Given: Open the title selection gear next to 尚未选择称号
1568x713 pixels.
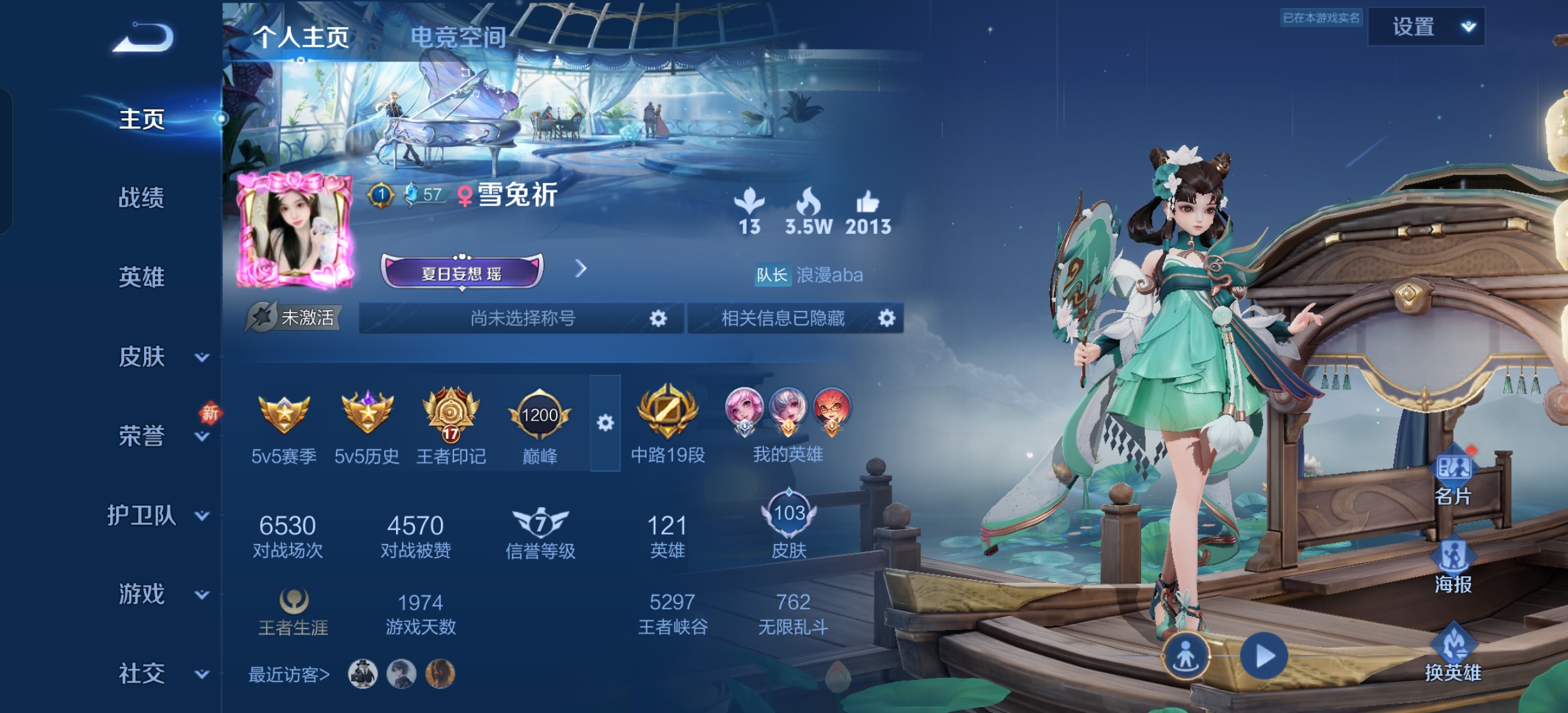Looking at the screenshot, I should tap(658, 318).
